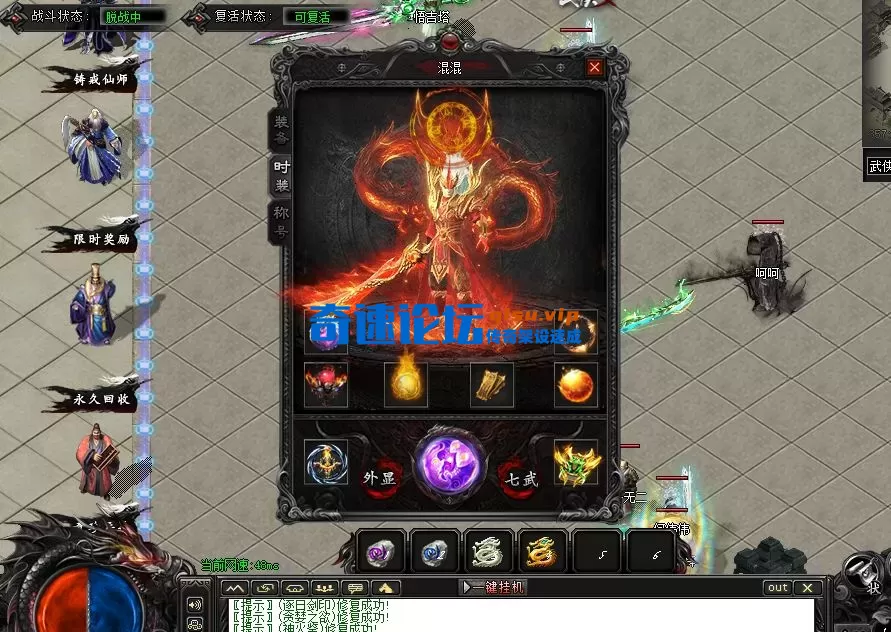Select the golden fireball slot
The width and height of the screenshot is (891, 632).
(406, 385)
